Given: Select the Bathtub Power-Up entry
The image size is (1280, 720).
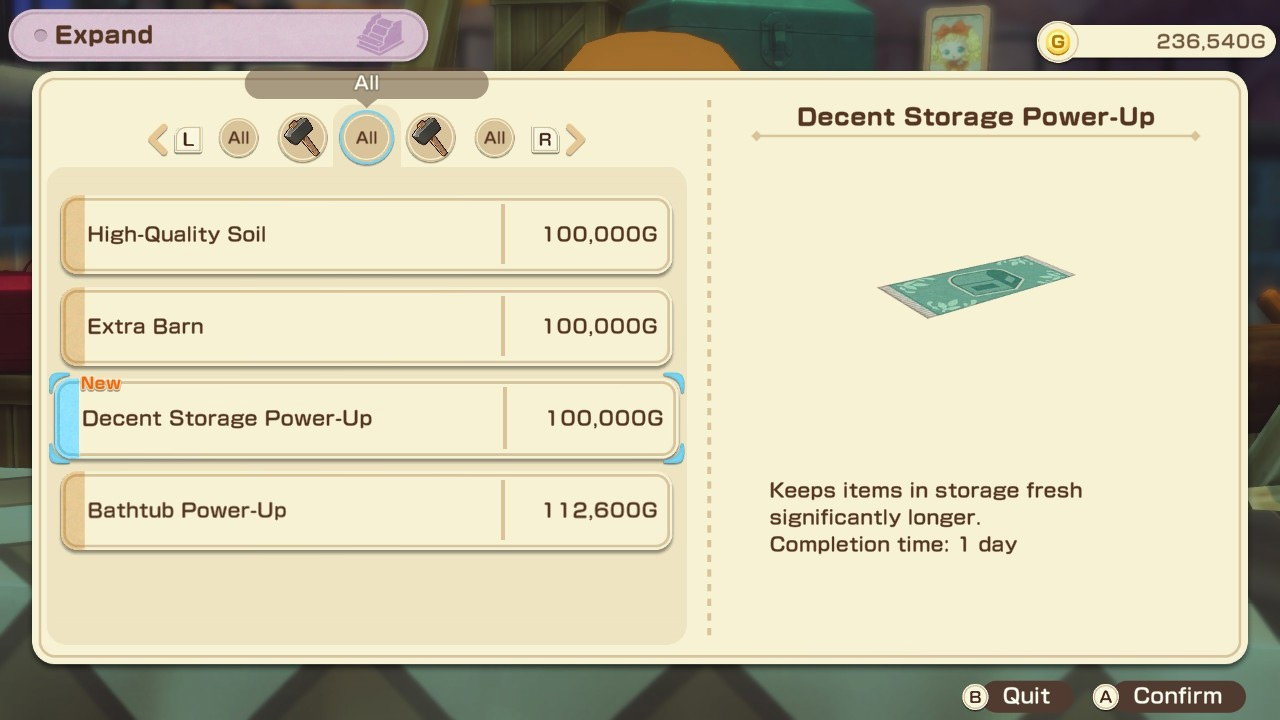Looking at the screenshot, I should click(x=366, y=511).
